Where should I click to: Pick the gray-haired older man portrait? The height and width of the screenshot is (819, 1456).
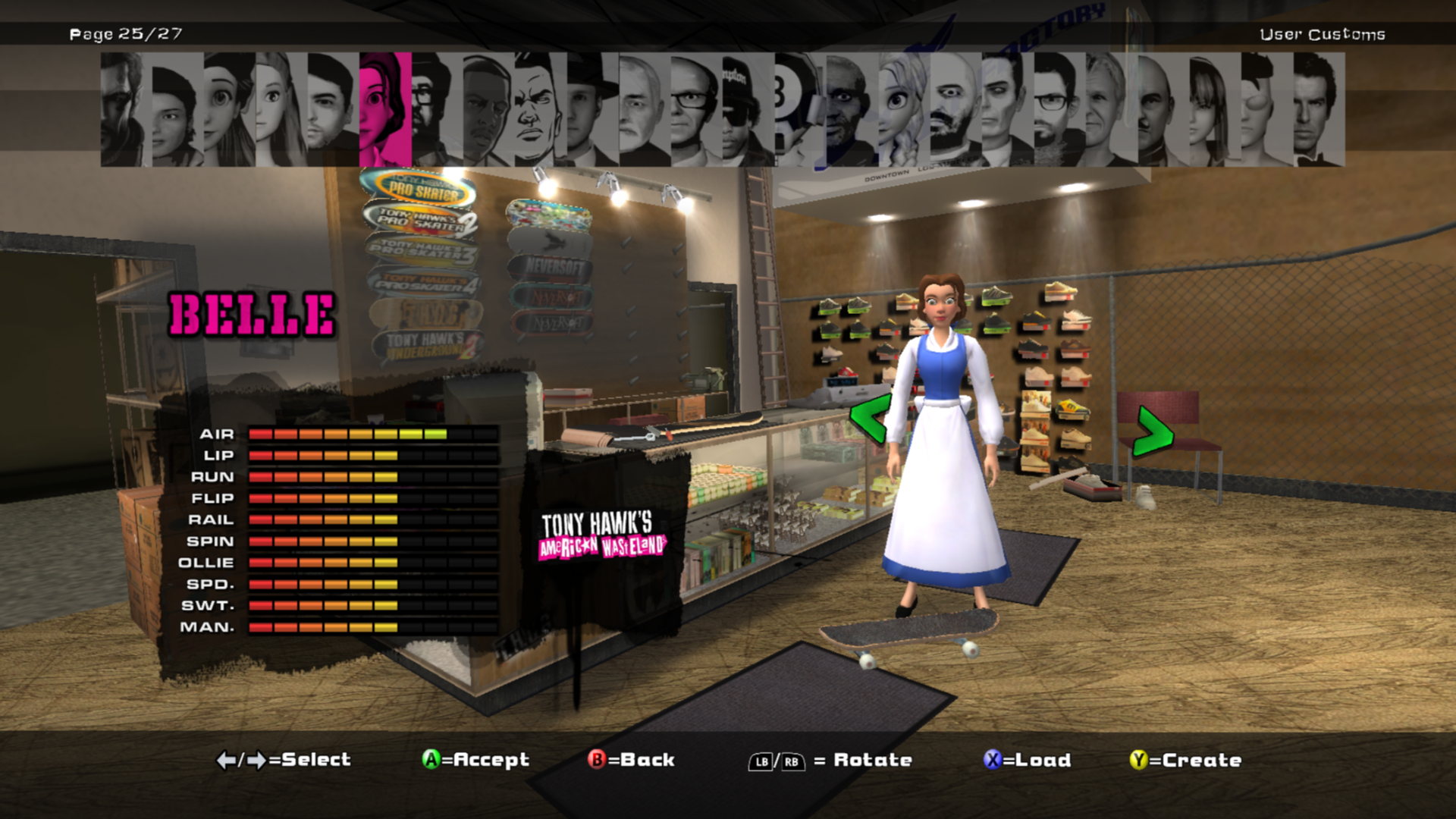click(x=1109, y=109)
